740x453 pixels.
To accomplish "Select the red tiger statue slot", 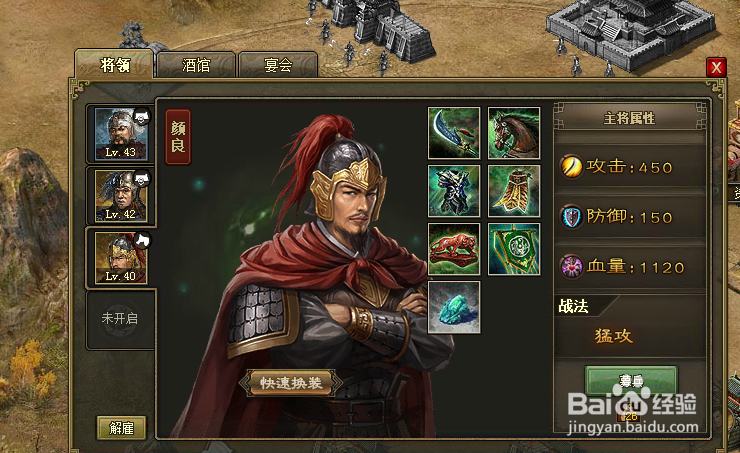I will pyautogui.click(x=454, y=249).
